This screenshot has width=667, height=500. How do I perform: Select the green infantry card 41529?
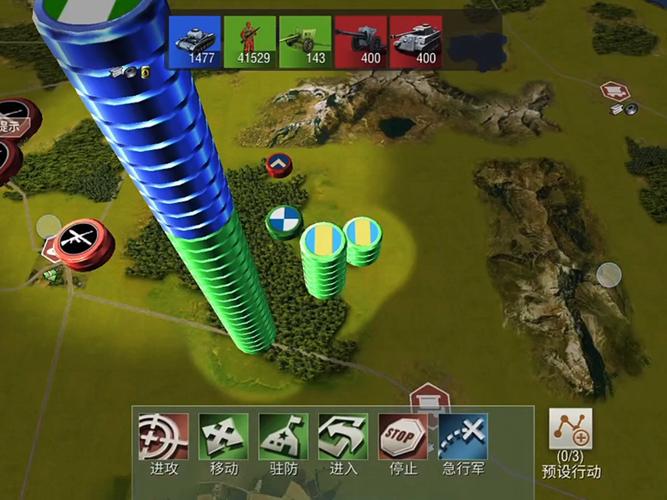[x=250, y=41]
